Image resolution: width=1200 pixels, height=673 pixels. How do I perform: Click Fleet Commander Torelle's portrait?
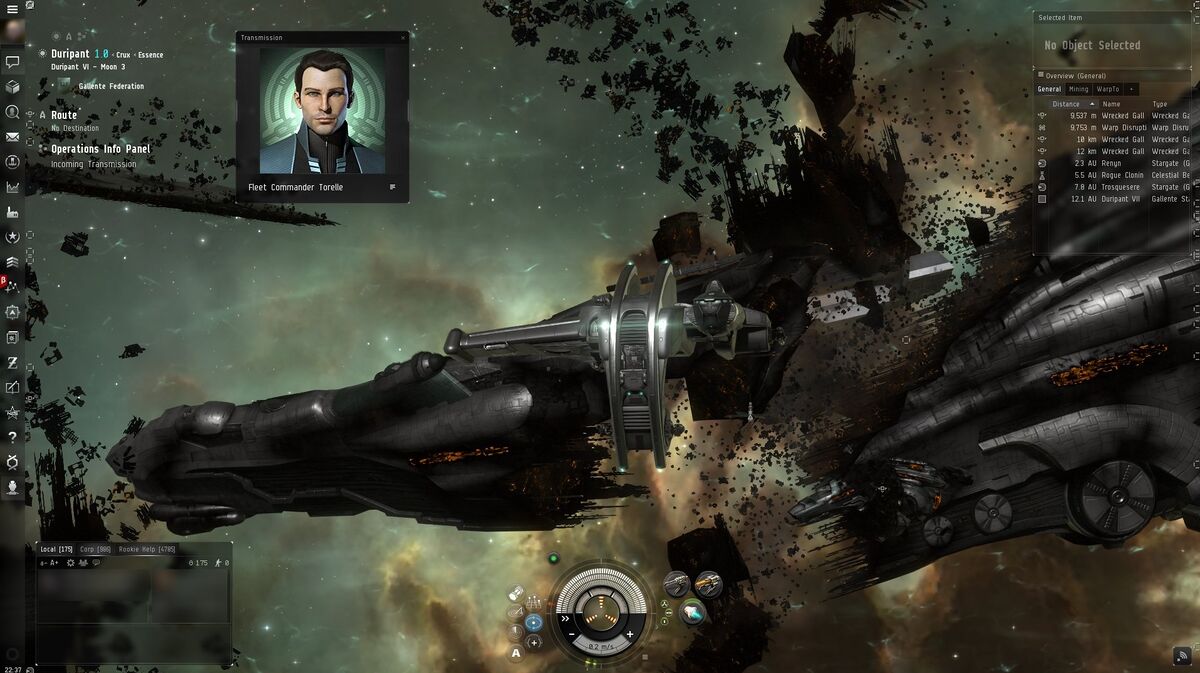(x=322, y=111)
